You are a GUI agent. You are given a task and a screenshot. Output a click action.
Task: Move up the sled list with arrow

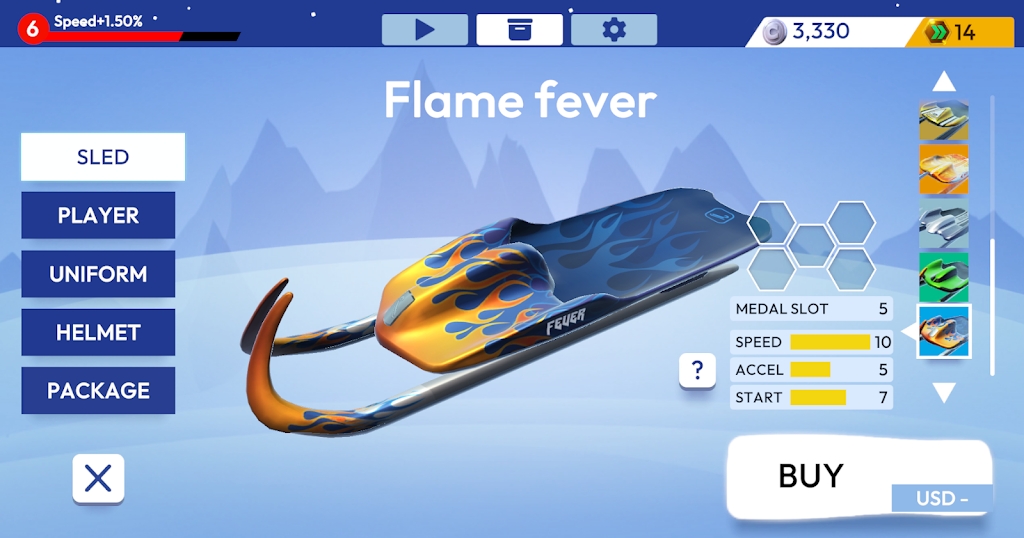coord(944,82)
